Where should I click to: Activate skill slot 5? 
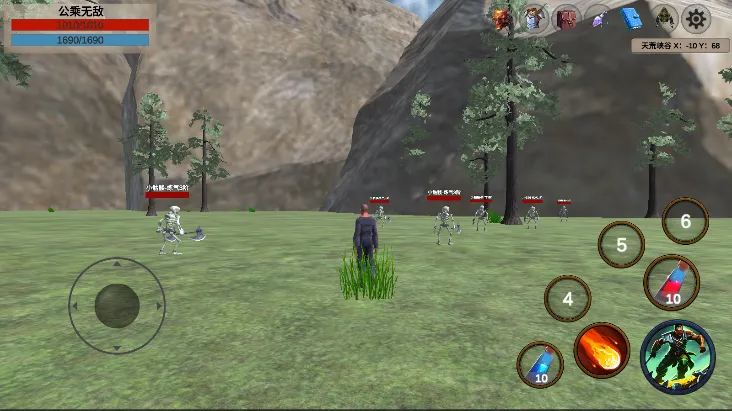pos(621,244)
